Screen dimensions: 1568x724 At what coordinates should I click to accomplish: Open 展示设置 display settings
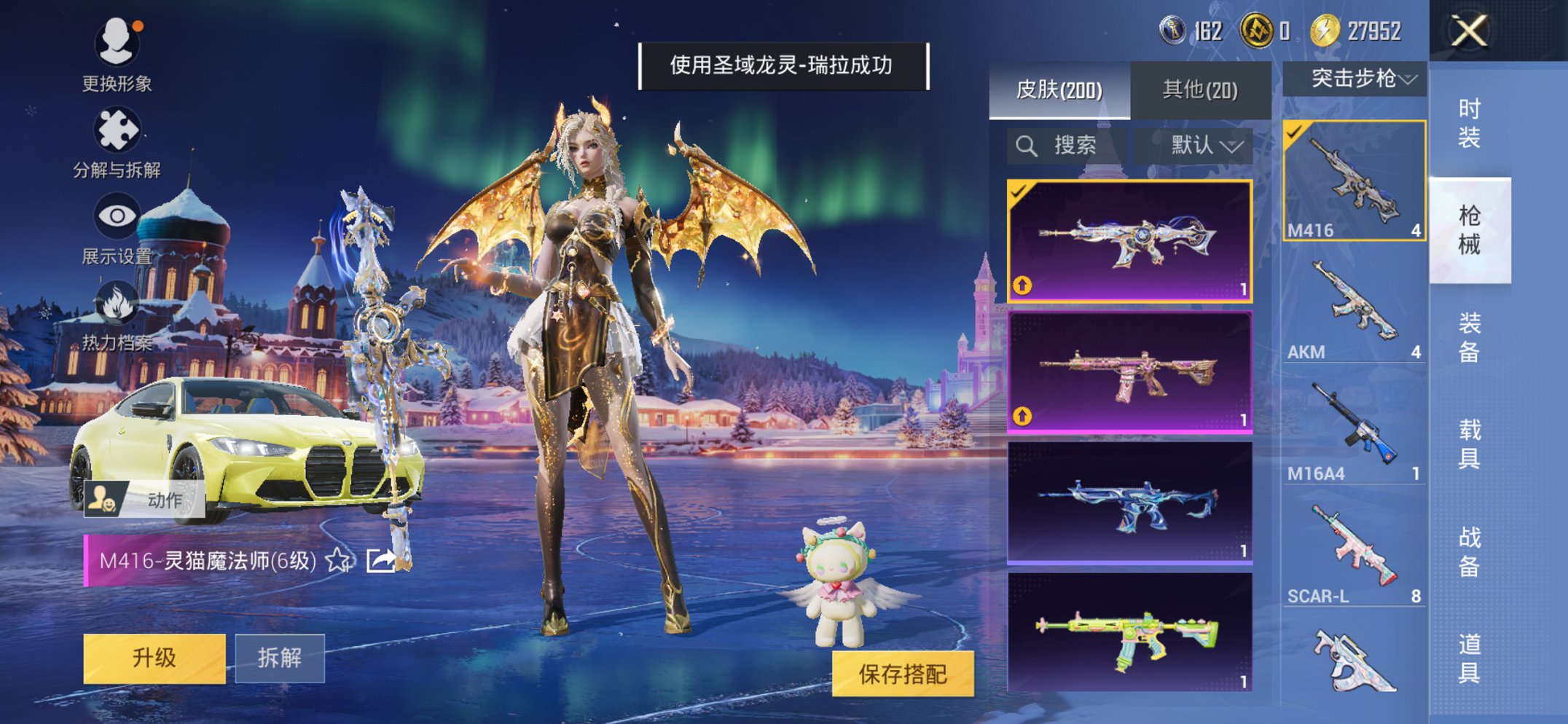117,215
